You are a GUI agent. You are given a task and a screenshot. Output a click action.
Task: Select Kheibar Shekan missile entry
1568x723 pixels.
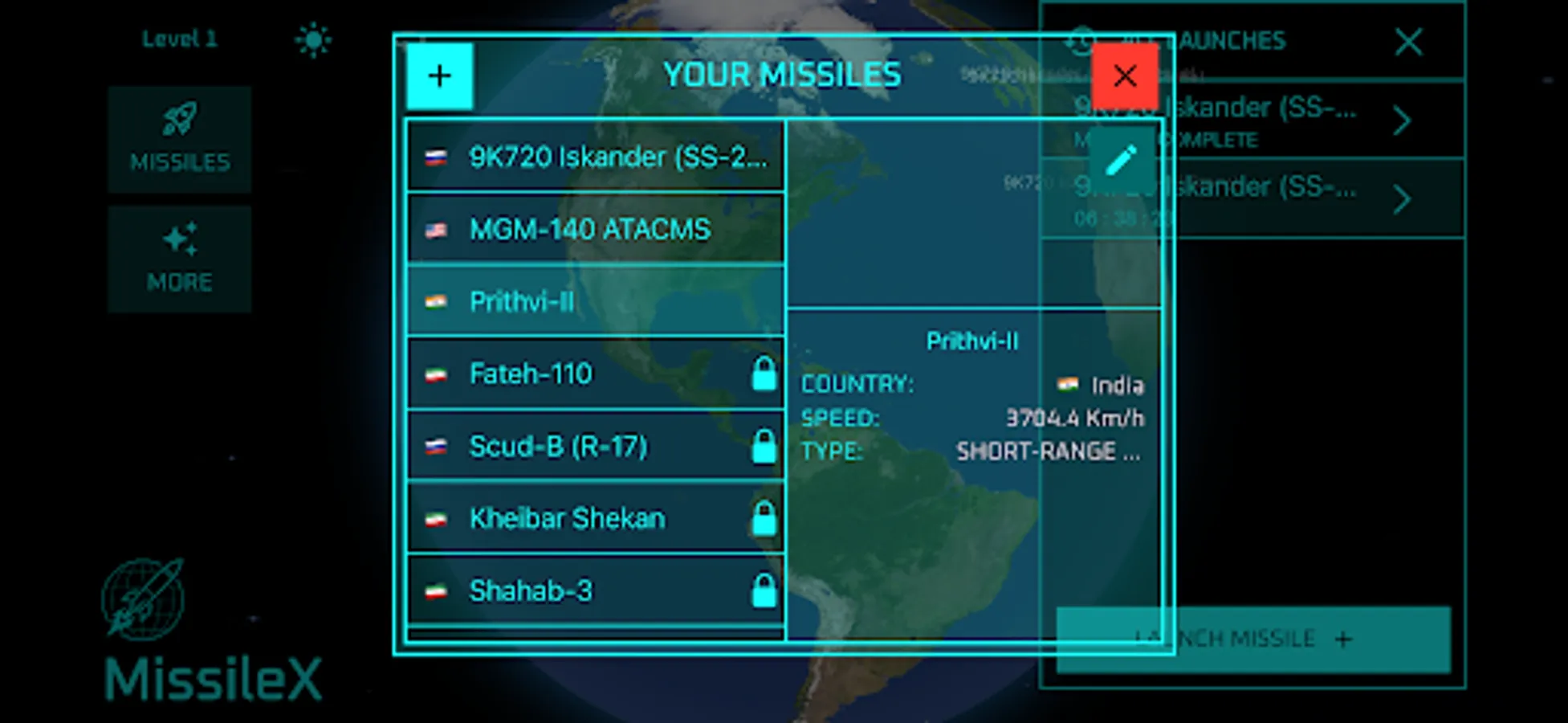[594, 517]
